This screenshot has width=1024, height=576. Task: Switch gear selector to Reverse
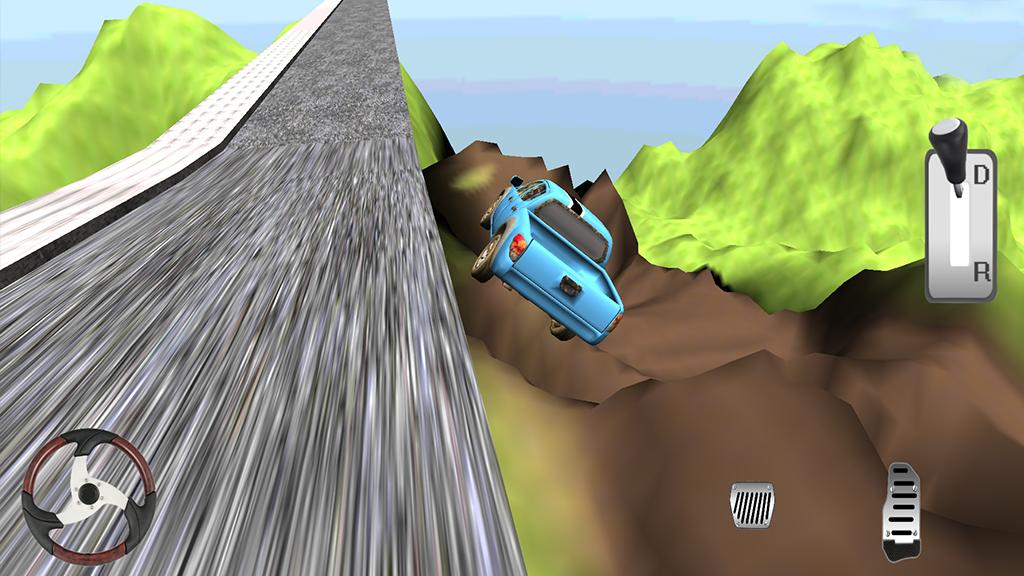981,270
